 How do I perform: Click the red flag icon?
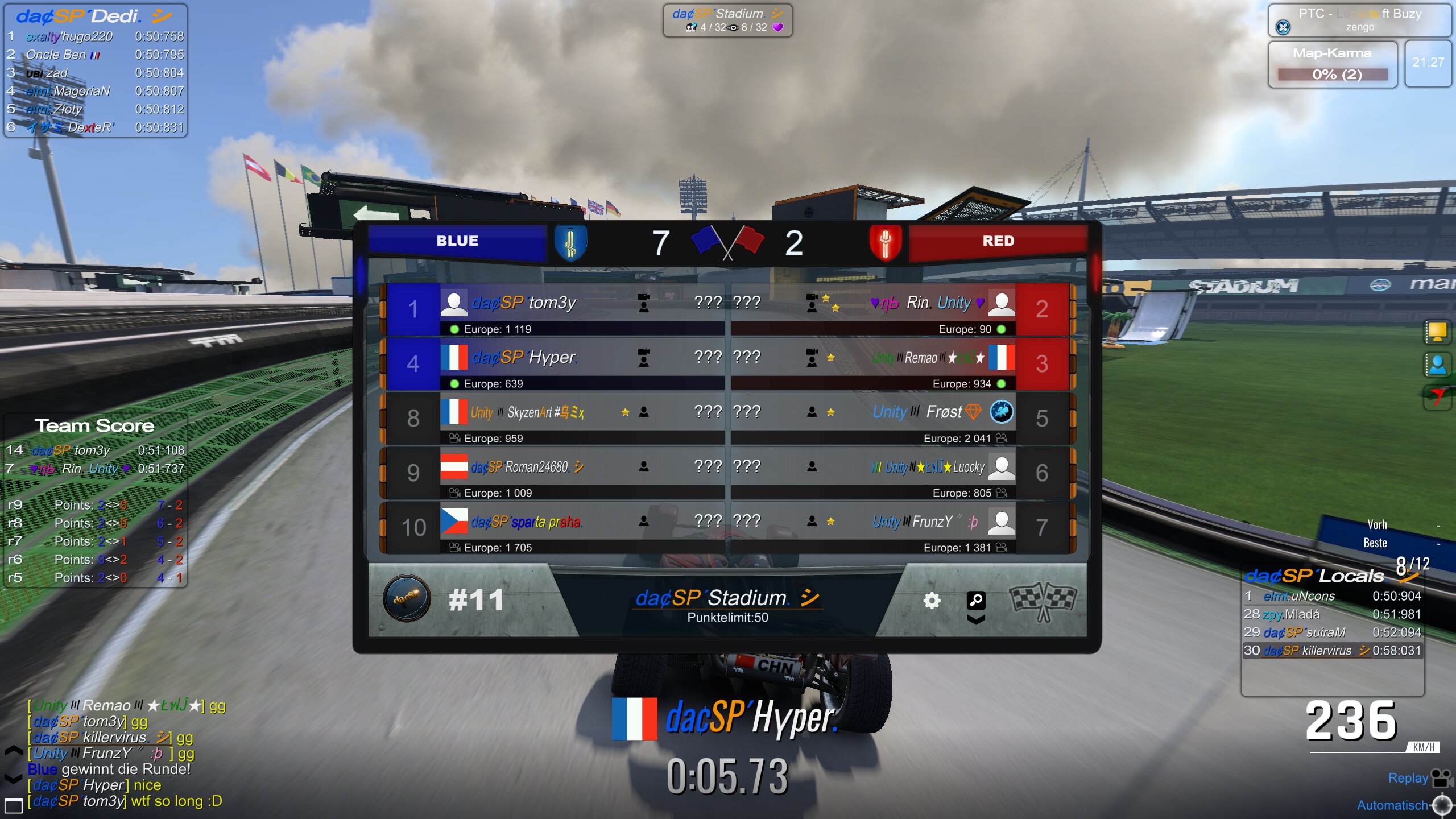(x=1437, y=396)
